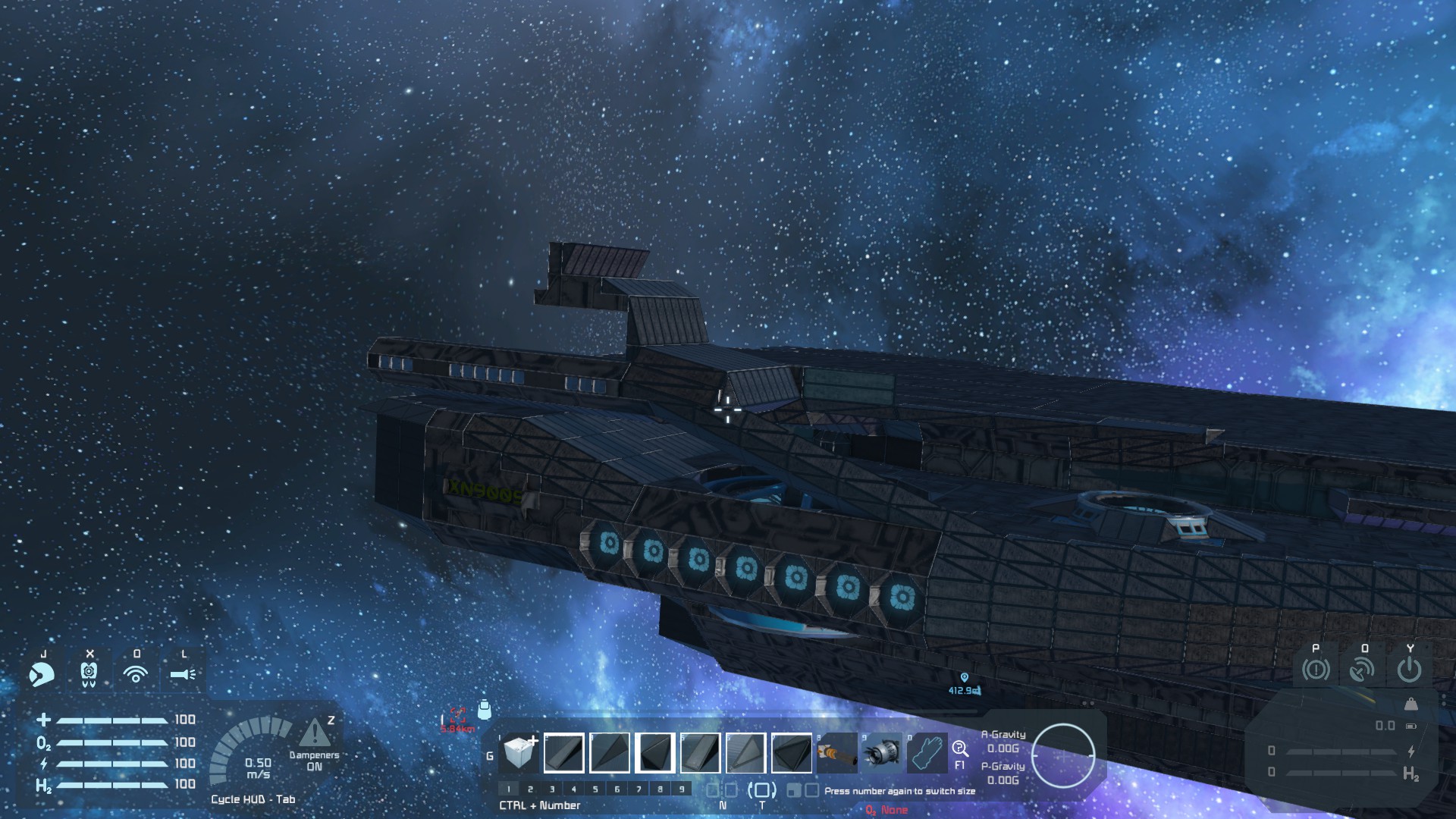Select the welder tool hotbar slot
The image size is (1456, 819).
click(836, 752)
